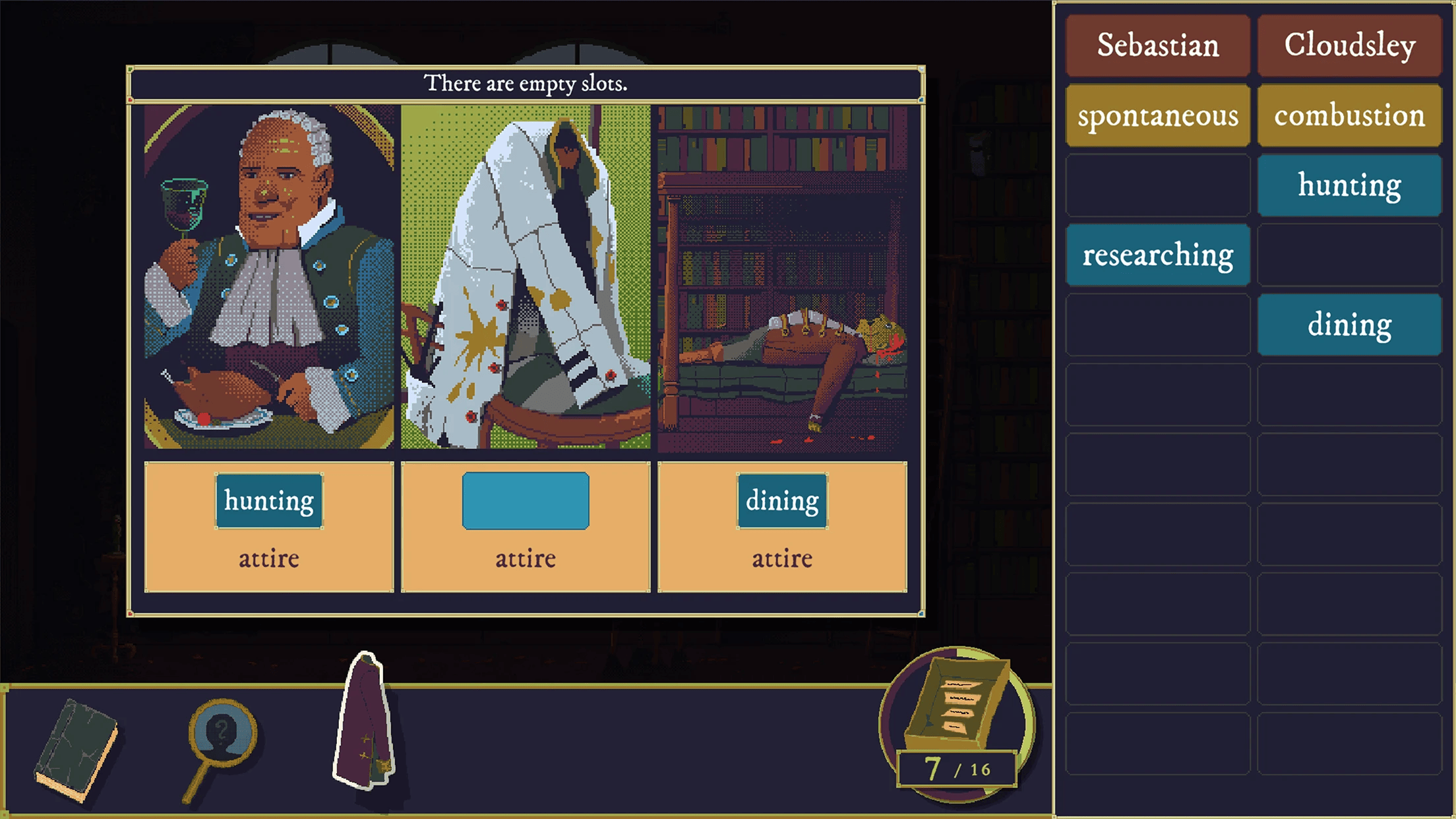1456x819 pixels.
Task: Open the dark green journal book
Action: [76, 750]
